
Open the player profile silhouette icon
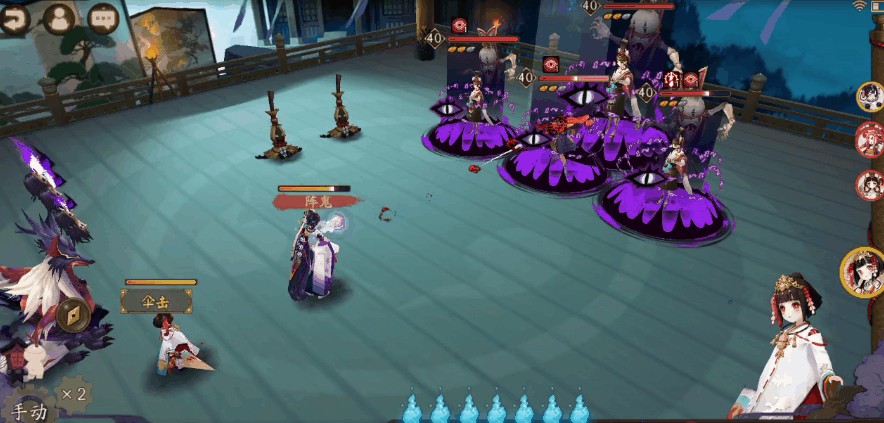coord(60,19)
